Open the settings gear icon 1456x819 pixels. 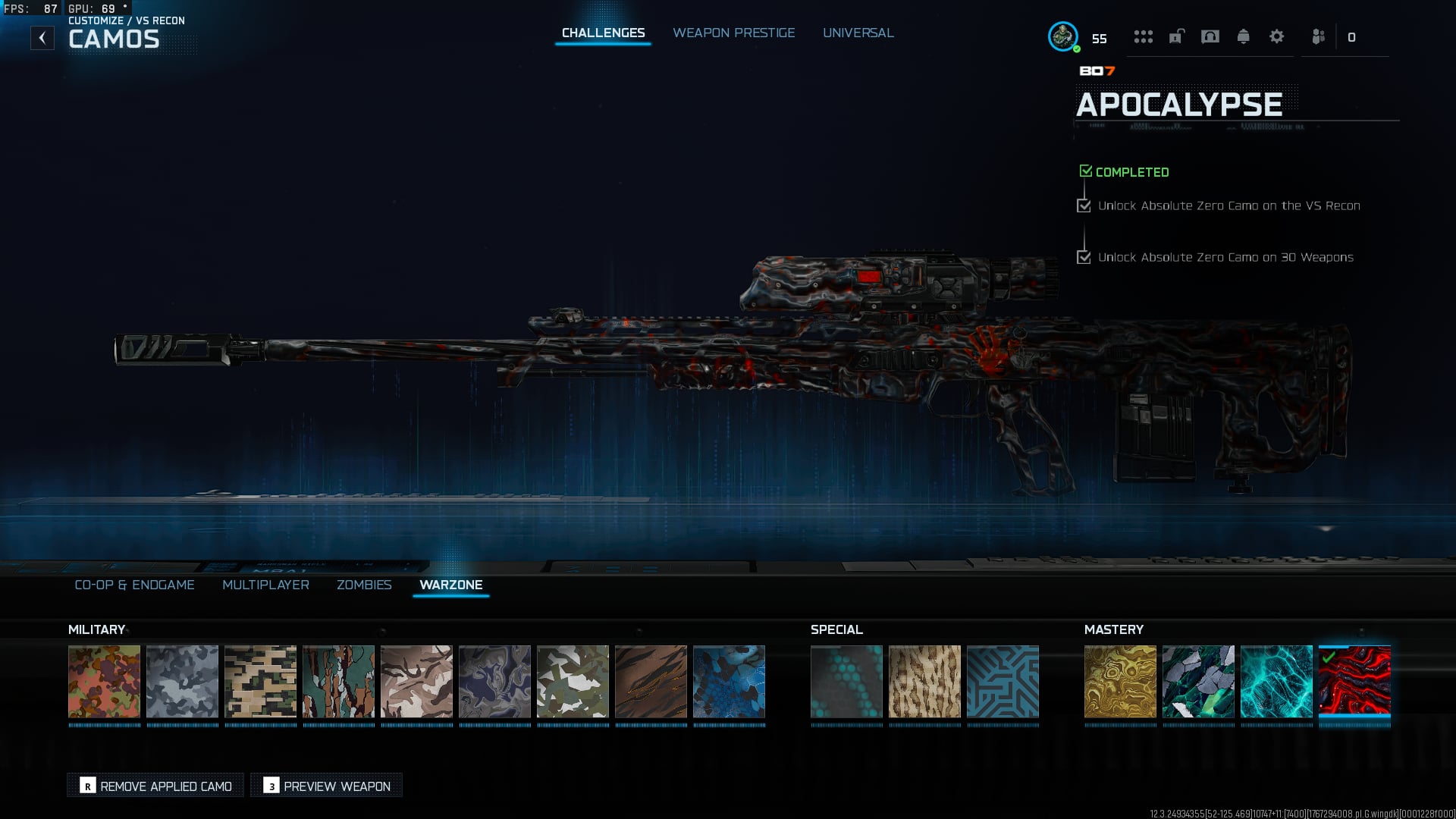tap(1276, 36)
